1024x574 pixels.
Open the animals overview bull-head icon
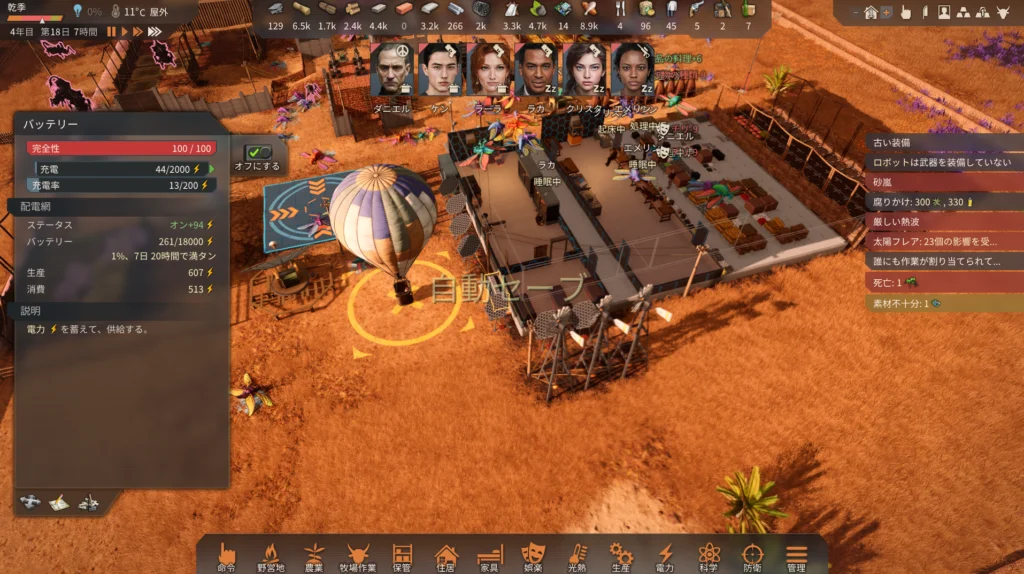click(x=1002, y=13)
